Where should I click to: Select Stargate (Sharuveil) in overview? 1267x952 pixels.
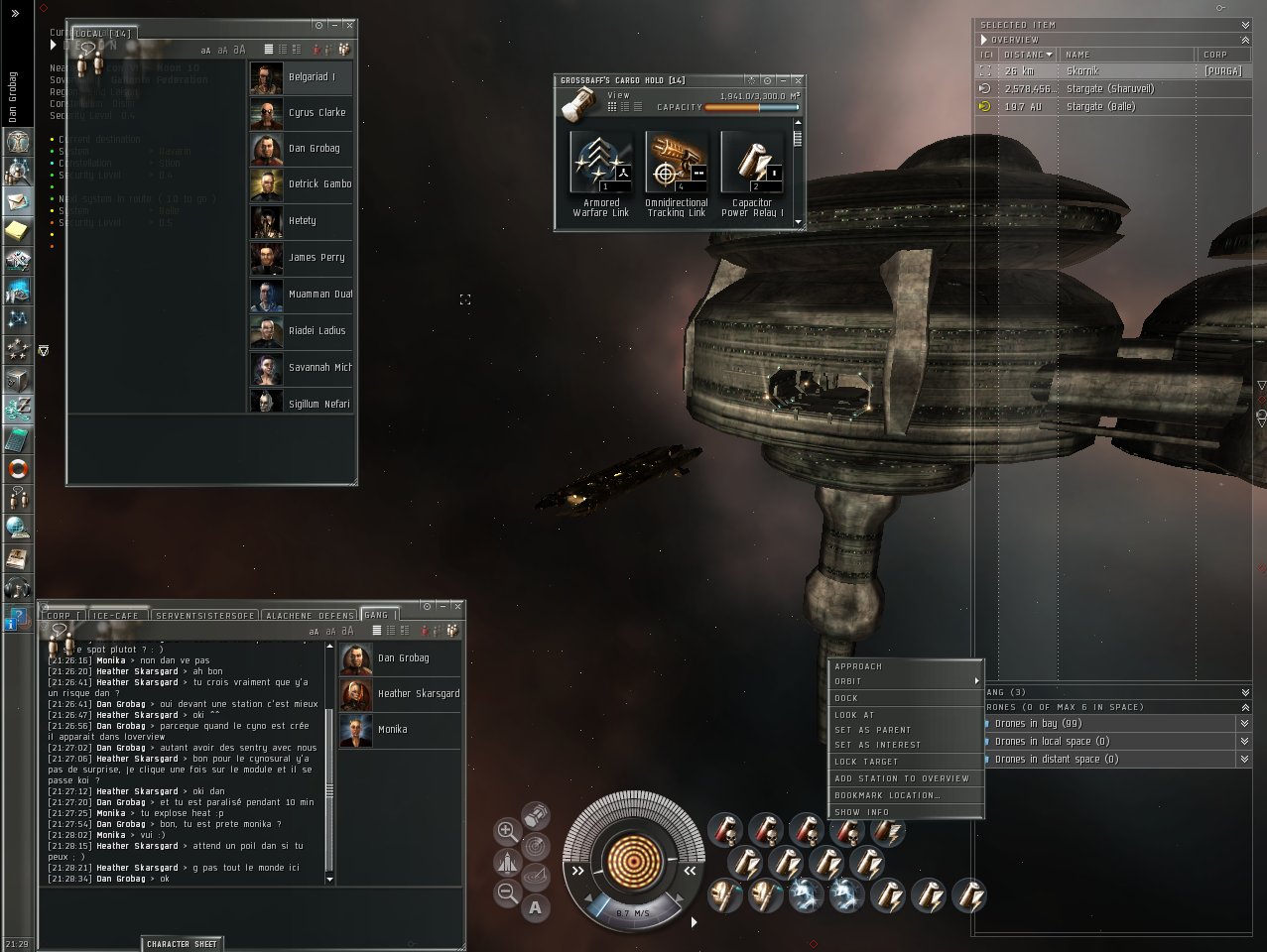tap(1109, 89)
